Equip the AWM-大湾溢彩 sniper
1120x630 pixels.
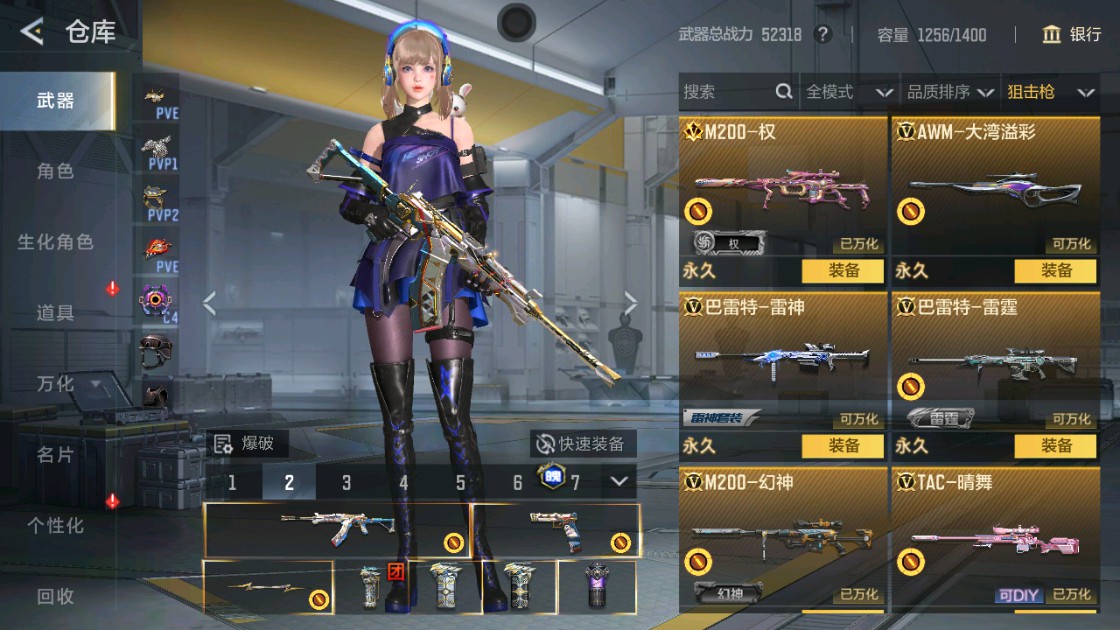[1056, 271]
